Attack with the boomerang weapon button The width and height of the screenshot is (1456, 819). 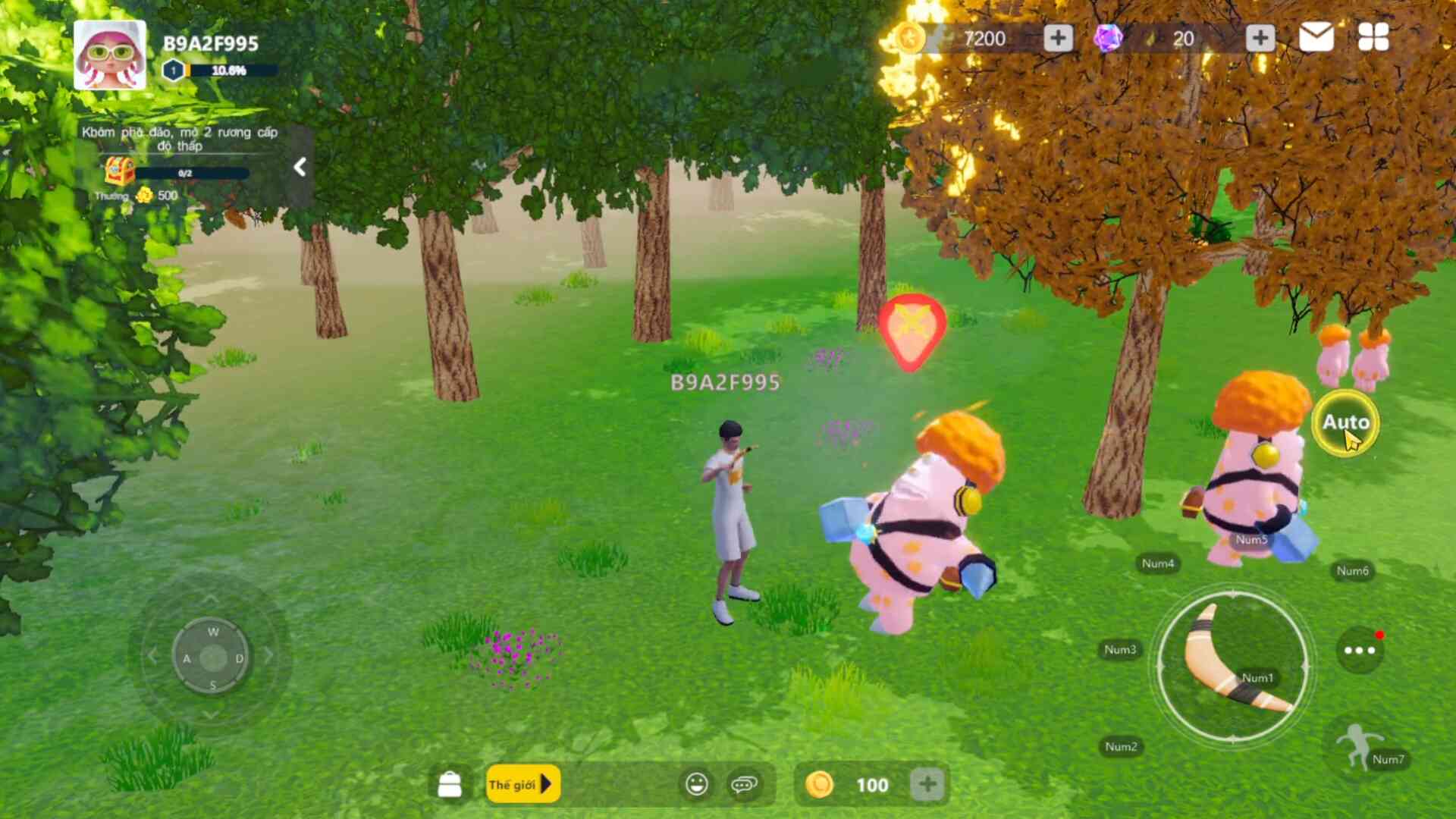pos(1233,666)
